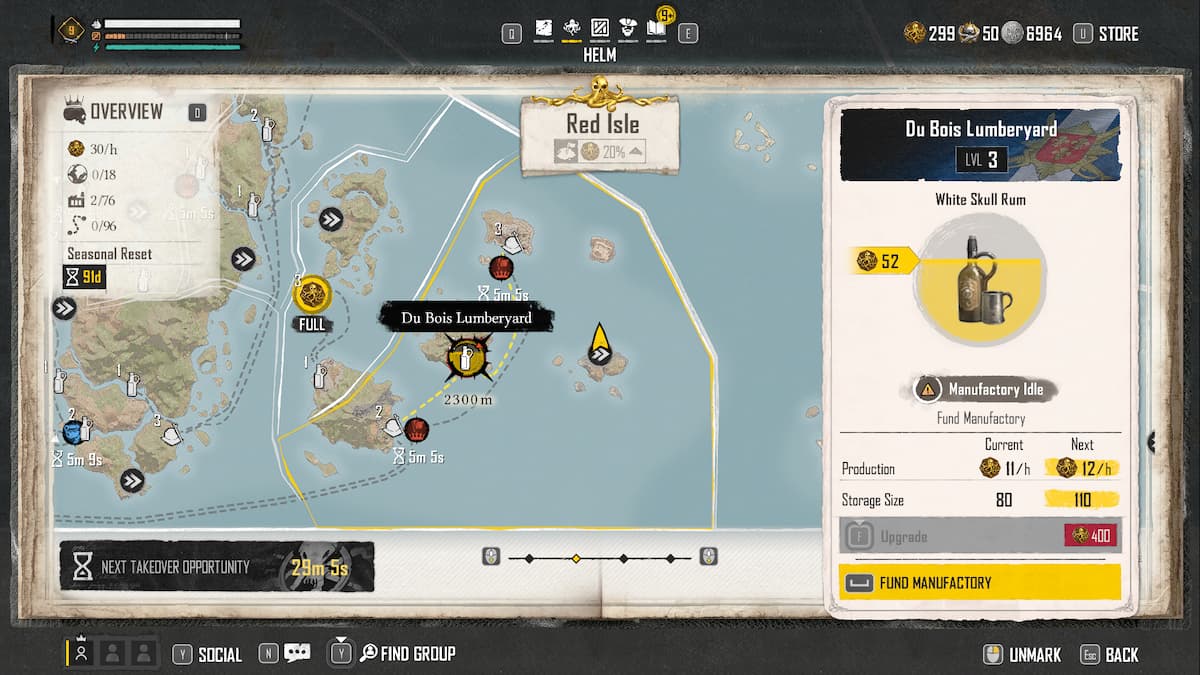Fund the Du Bois Lumberyard manufactory
The image size is (1200, 675).
coord(980,582)
